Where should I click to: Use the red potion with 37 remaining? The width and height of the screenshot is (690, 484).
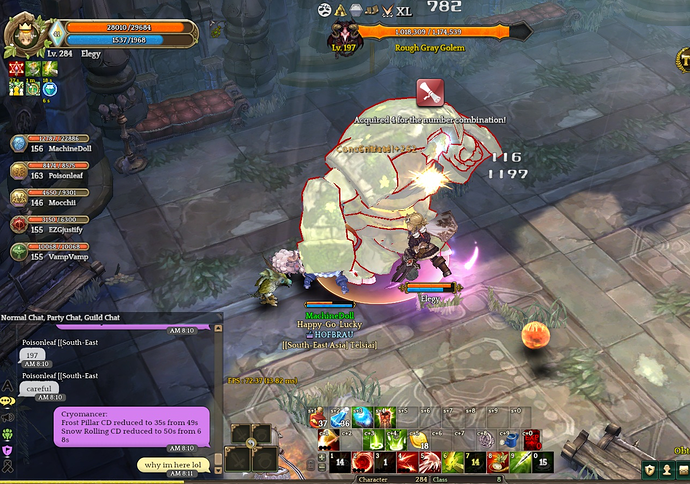click(x=317, y=420)
